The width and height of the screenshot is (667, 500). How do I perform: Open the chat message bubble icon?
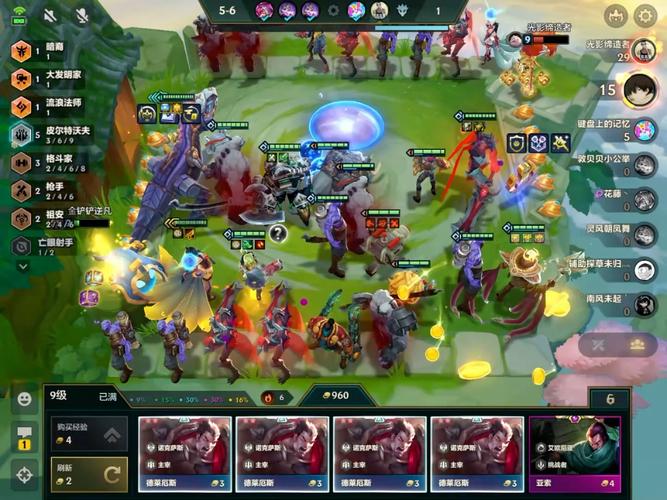pyautogui.click(x=23, y=435)
